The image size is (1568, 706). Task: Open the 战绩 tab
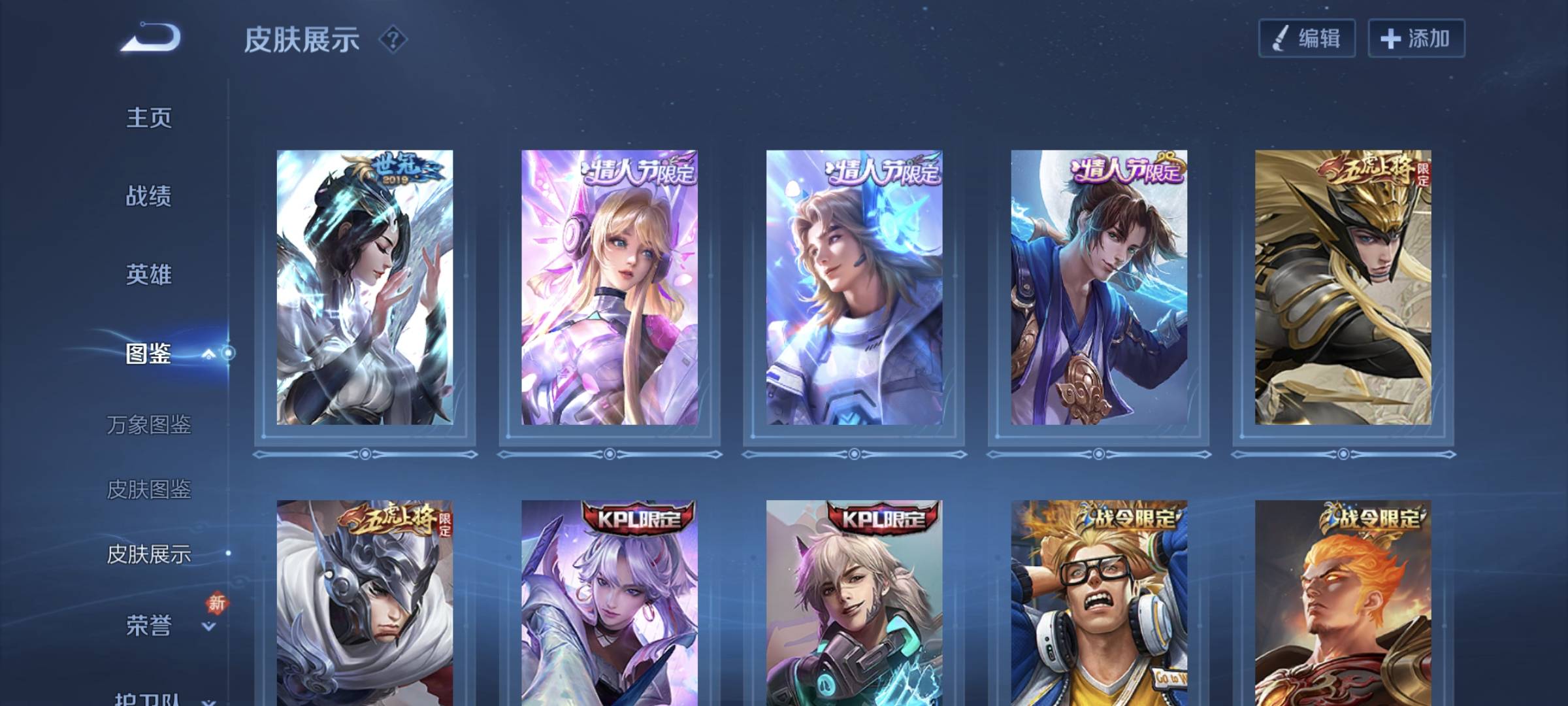point(149,196)
